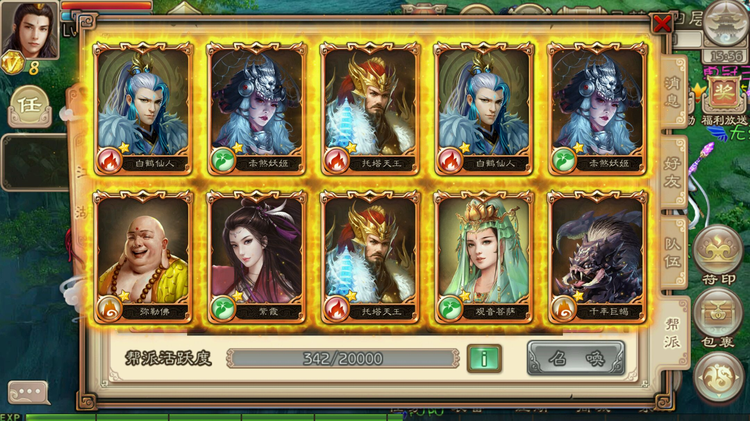Switch to the 消息 tab

click(674, 95)
